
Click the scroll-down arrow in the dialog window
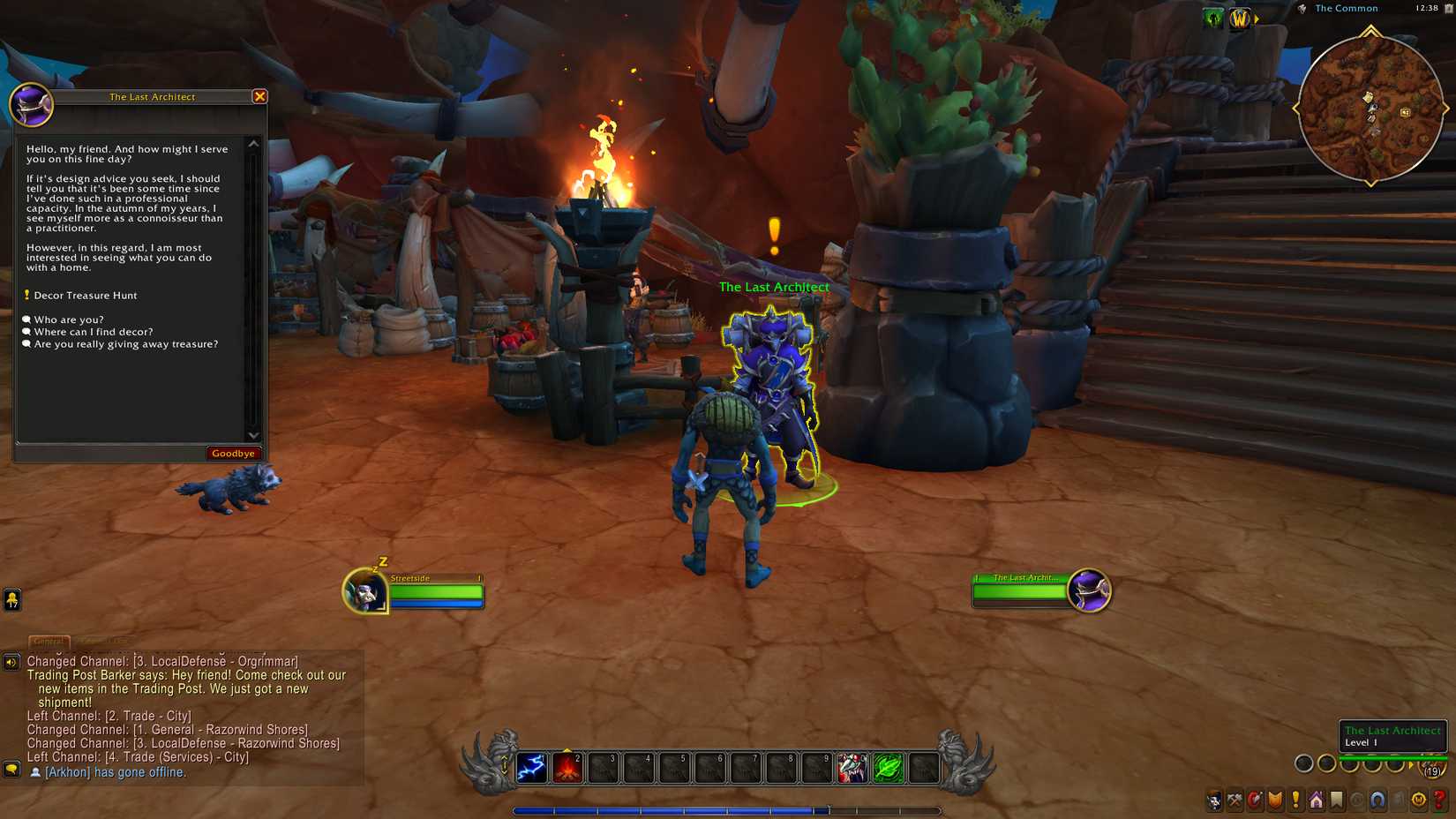click(x=254, y=436)
